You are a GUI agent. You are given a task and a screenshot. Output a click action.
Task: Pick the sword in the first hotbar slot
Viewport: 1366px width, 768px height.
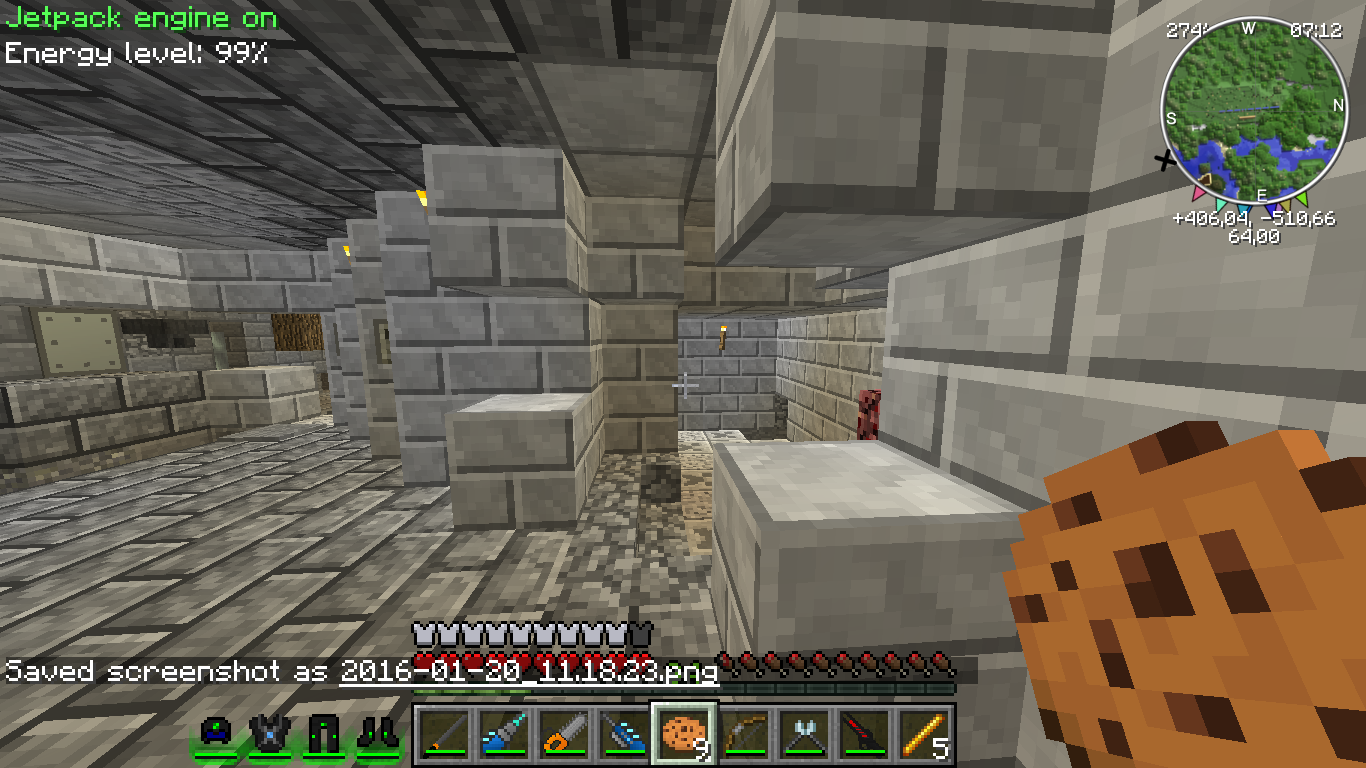click(x=444, y=733)
